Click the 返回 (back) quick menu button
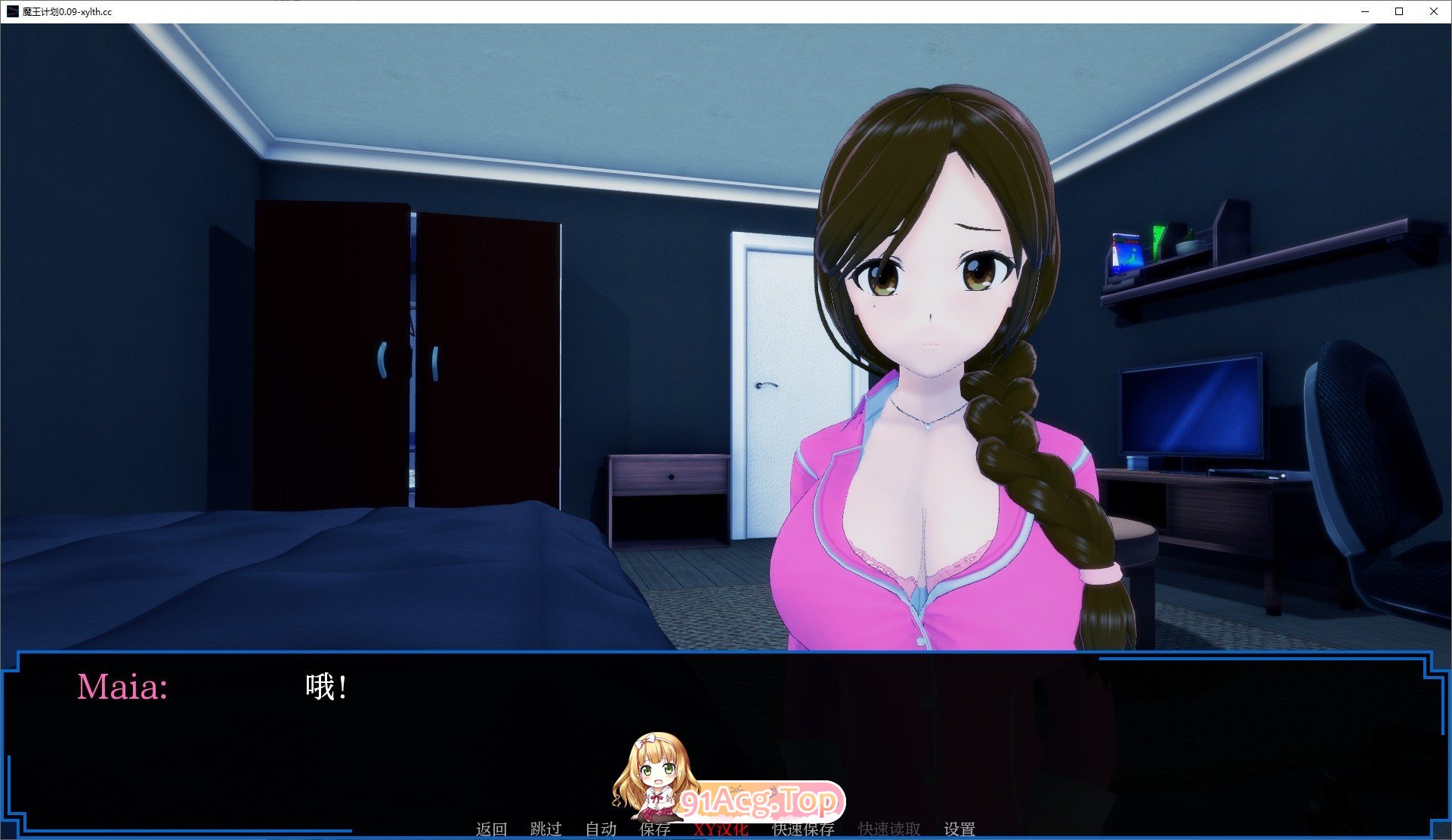This screenshot has width=1452, height=840. (491, 829)
